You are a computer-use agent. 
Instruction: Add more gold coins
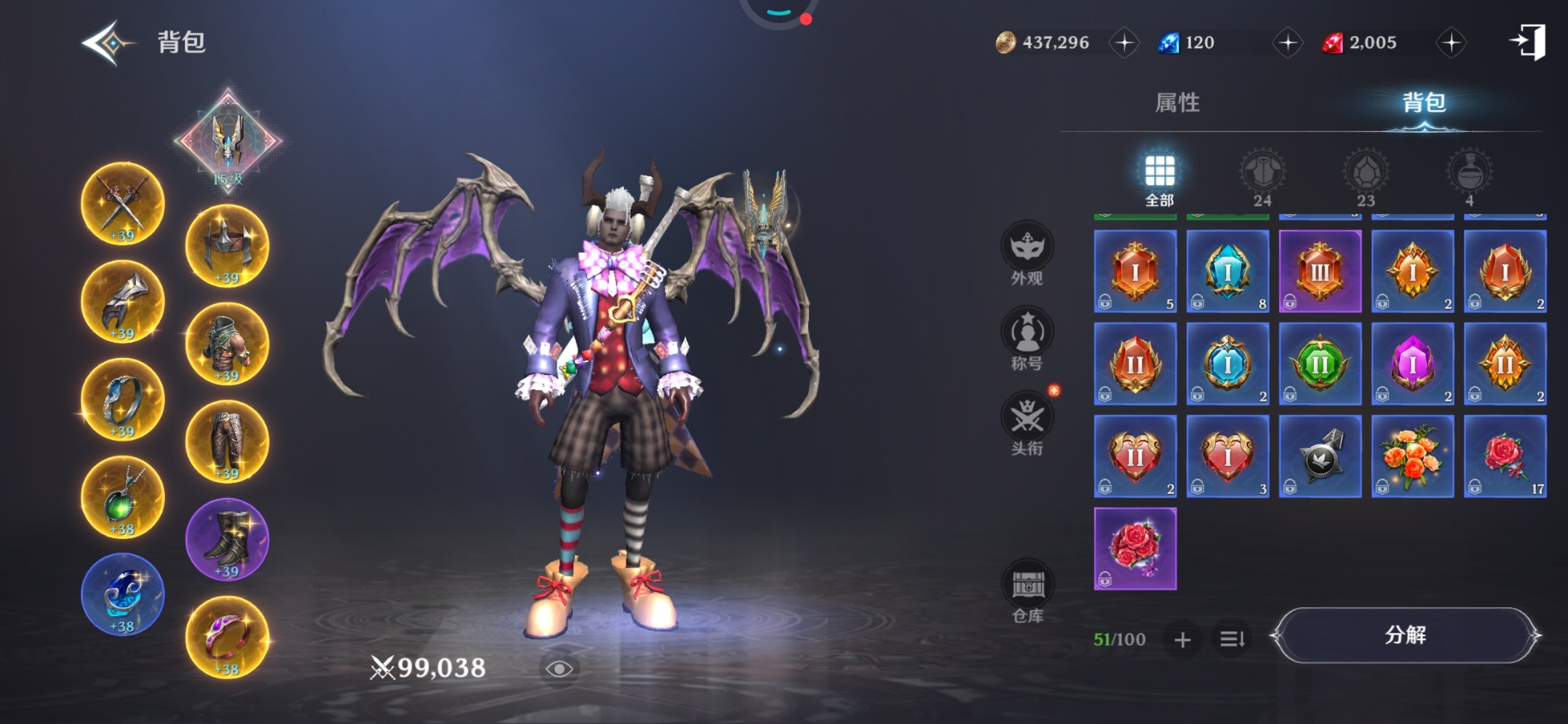pyautogui.click(x=1124, y=43)
